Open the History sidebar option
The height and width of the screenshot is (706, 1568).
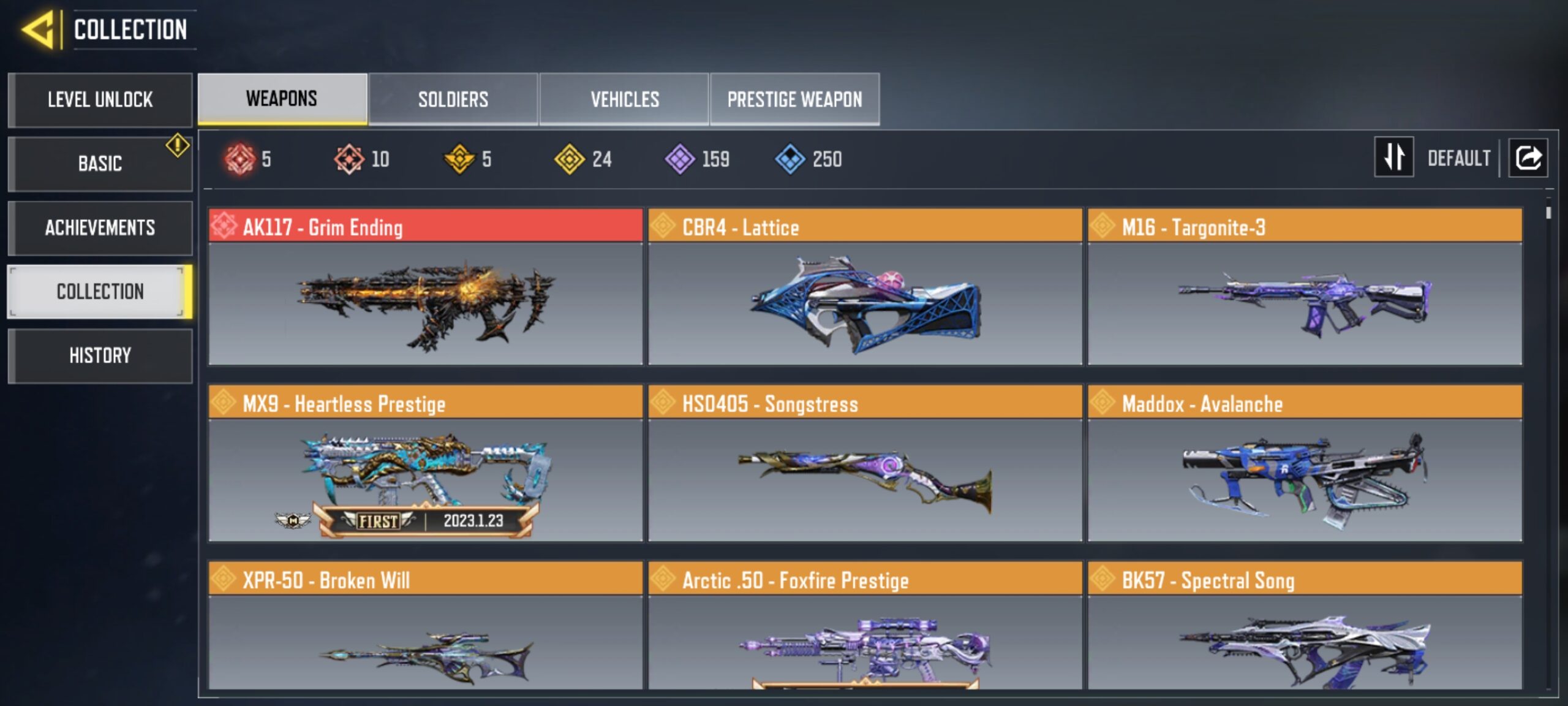click(100, 355)
